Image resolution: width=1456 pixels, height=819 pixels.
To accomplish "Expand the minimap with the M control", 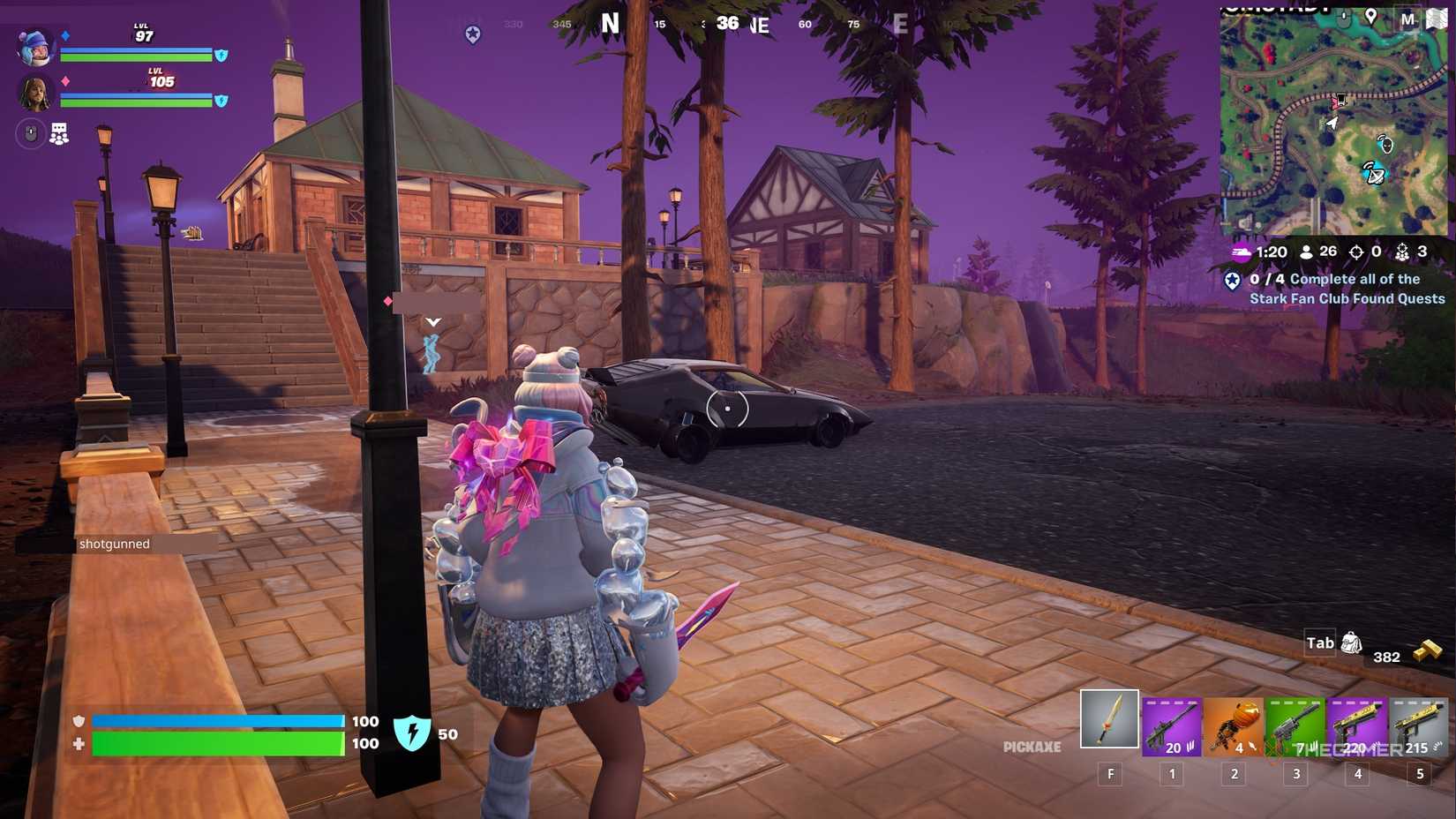I will pyautogui.click(x=1408, y=19).
